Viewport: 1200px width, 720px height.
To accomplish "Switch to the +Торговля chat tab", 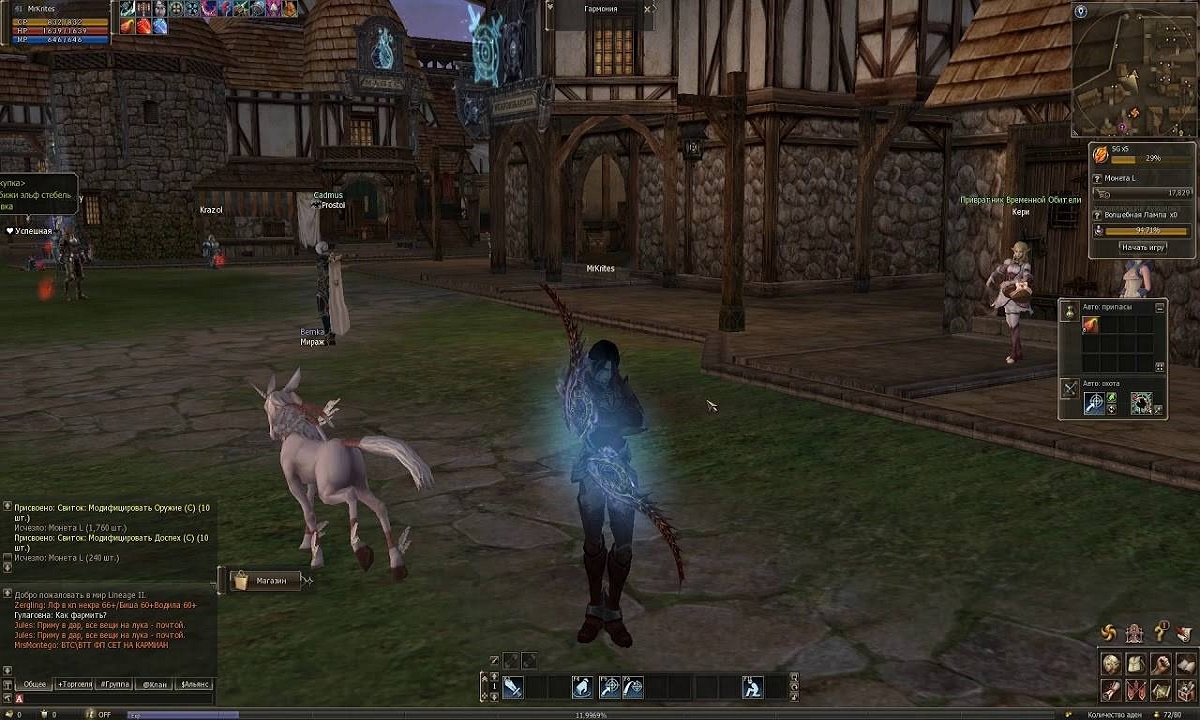I will click(x=75, y=684).
